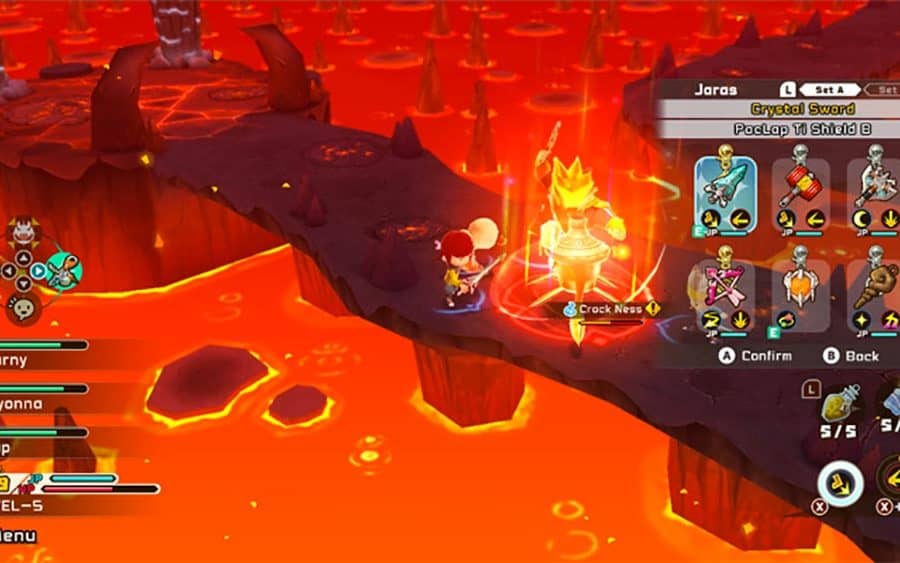Viewport: 900px width, 563px height.
Task: Click the monster face shortcut icon
Action: 22,234
